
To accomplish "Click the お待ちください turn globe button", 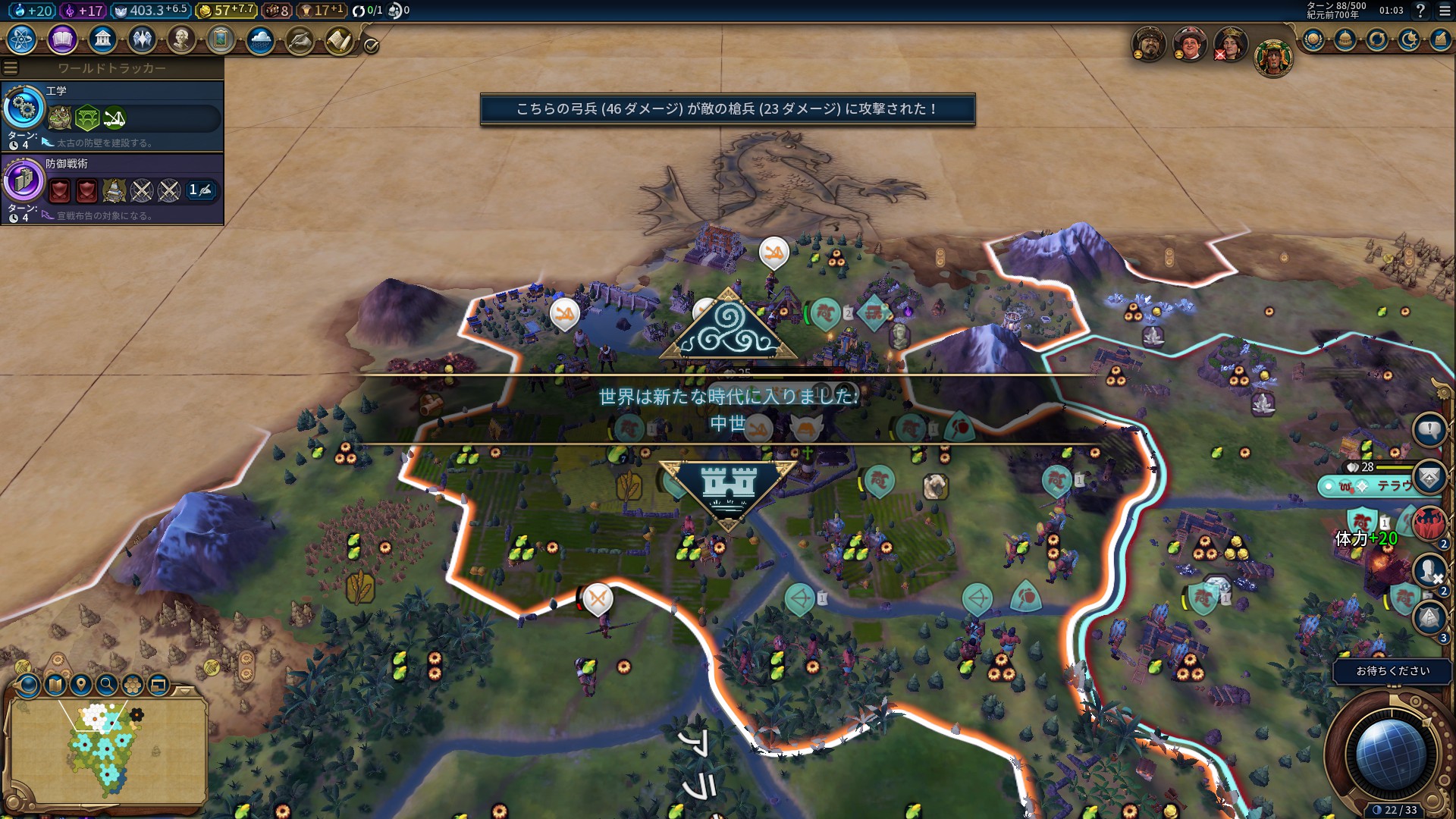I will tap(1390, 752).
